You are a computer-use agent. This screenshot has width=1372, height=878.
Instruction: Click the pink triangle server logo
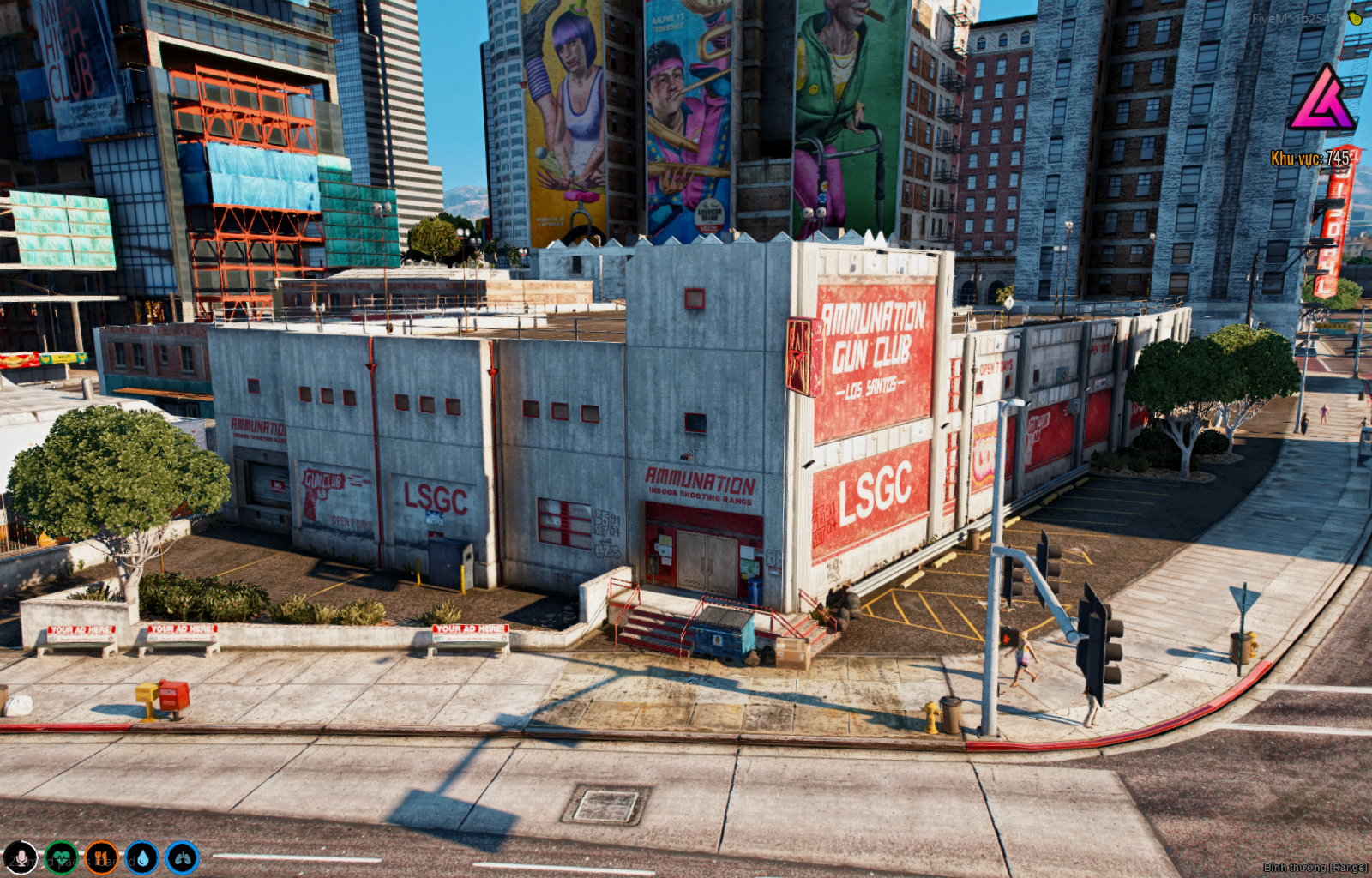click(1321, 99)
